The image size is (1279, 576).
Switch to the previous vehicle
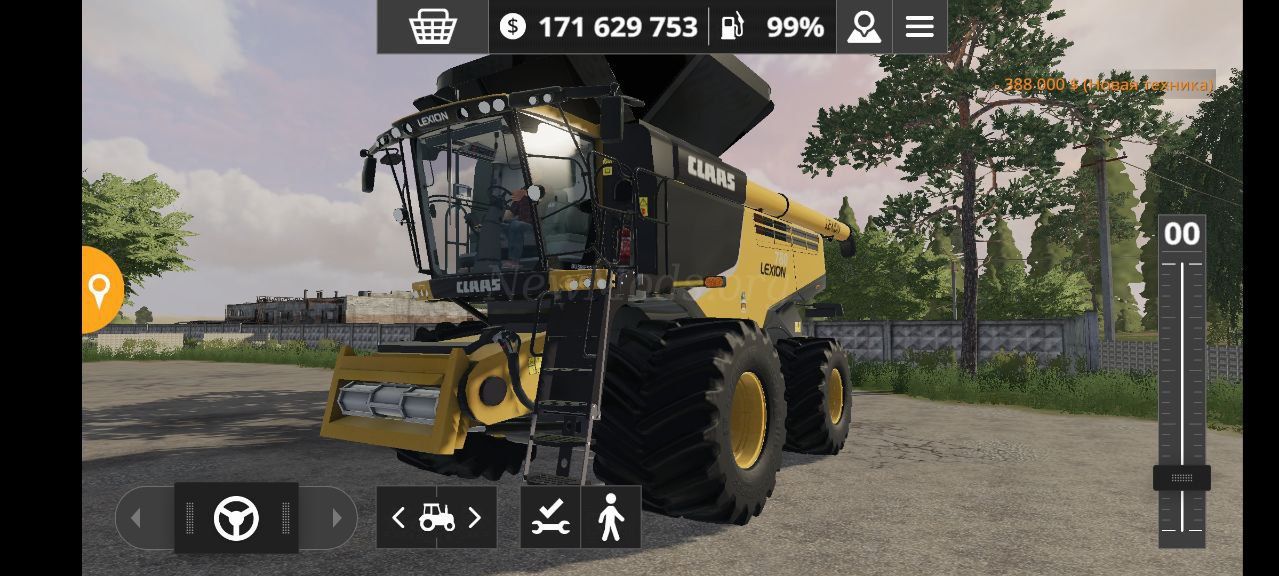398,518
